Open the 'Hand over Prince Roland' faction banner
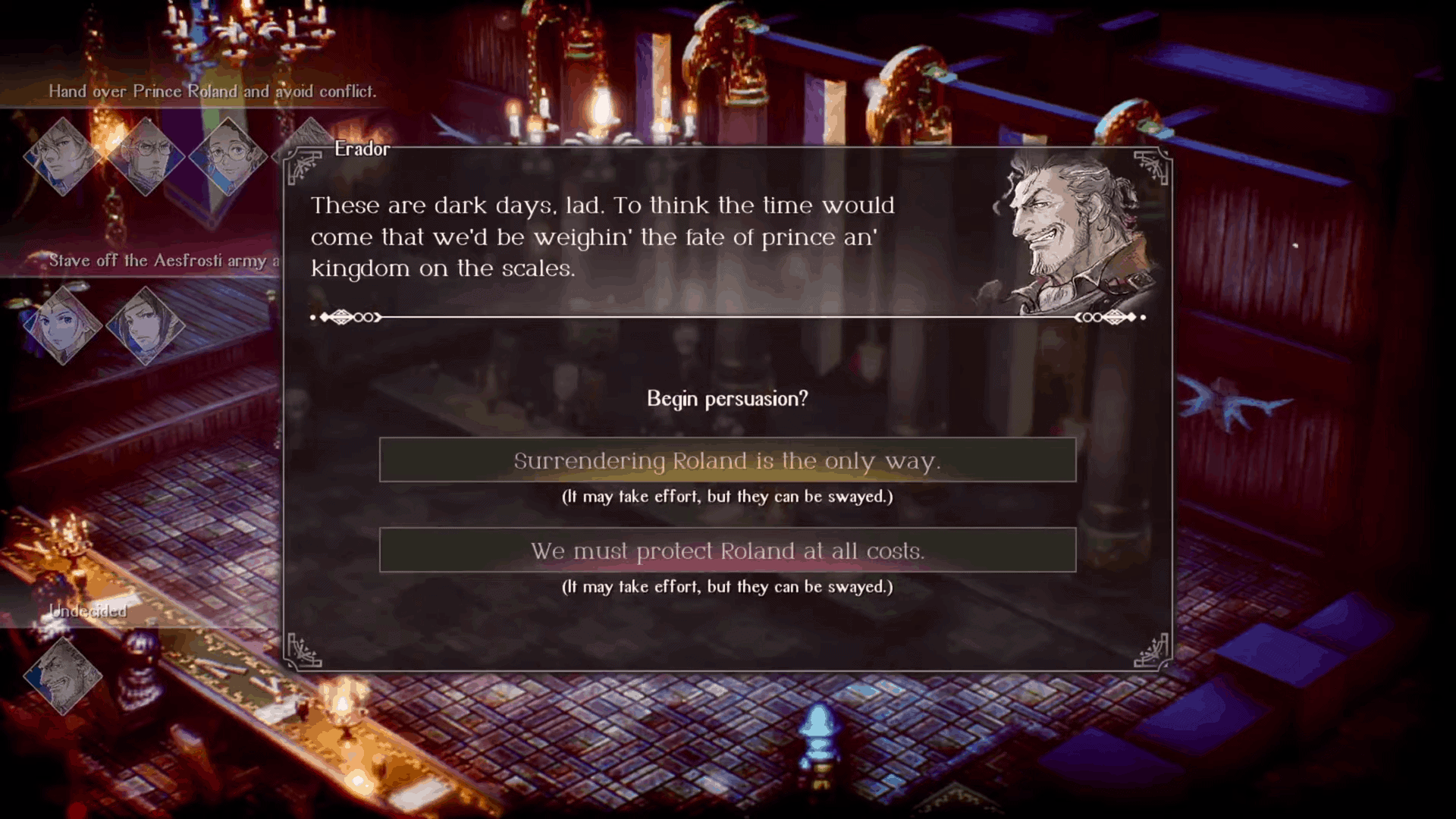This screenshot has width=1456, height=819. pos(213,90)
